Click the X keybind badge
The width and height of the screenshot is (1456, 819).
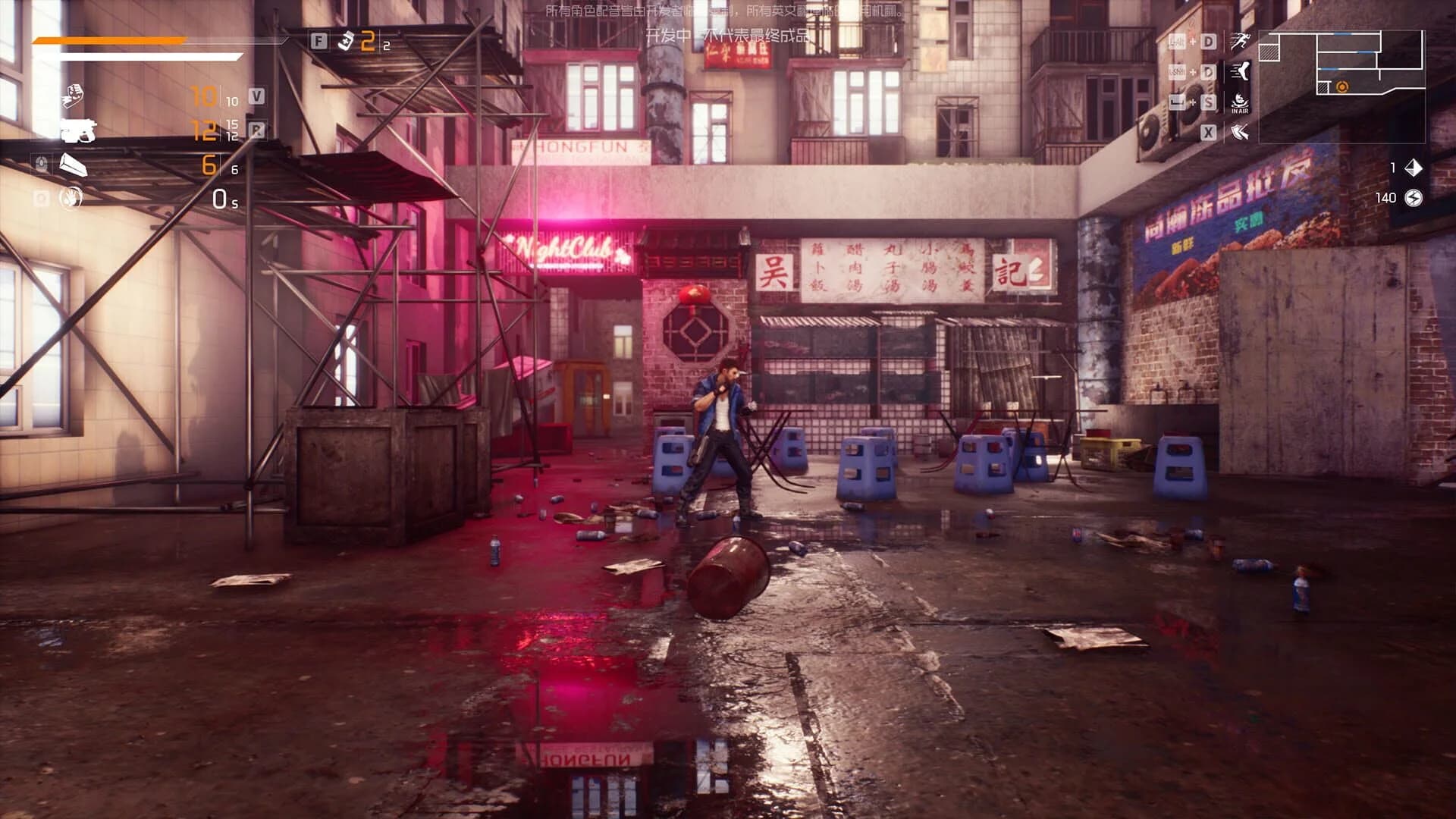pyautogui.click(x=1209, y=131)
